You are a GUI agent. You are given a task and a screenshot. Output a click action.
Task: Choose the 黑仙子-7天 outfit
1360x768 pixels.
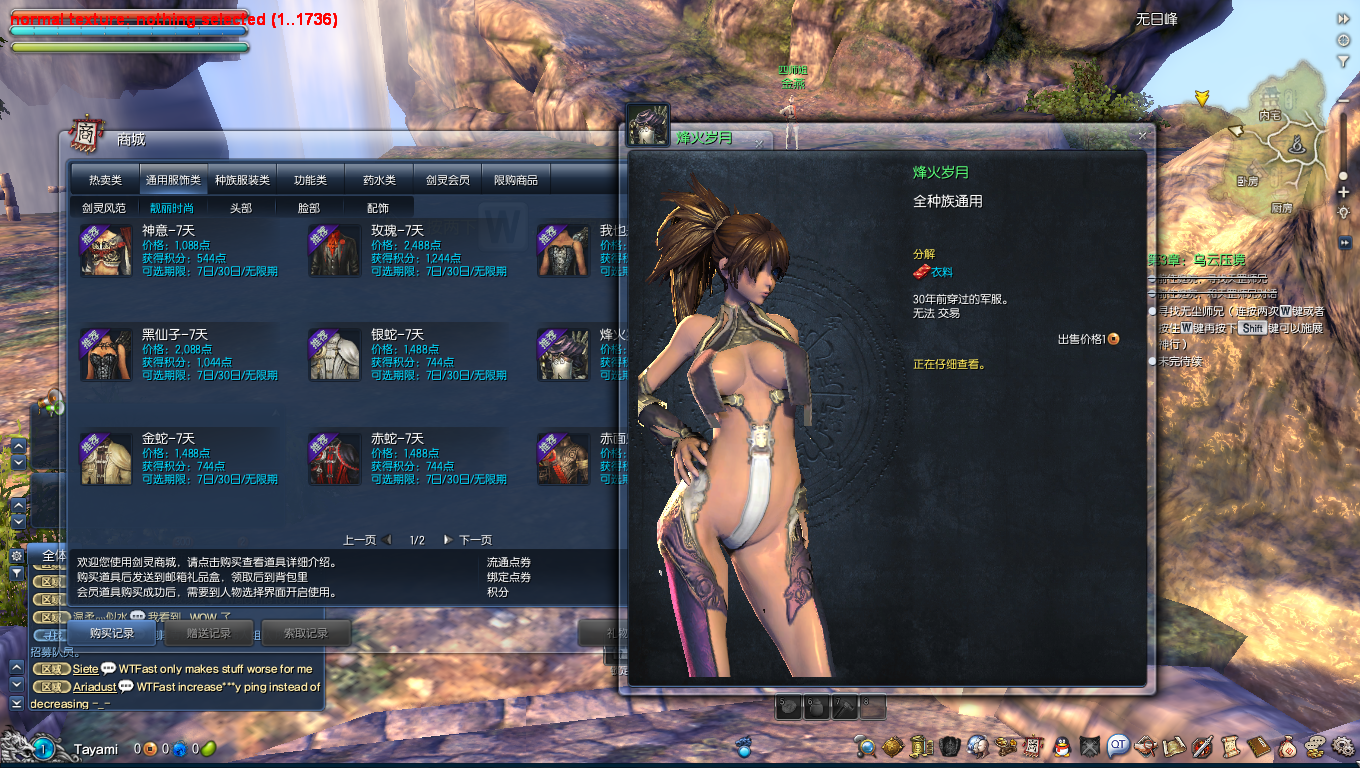174,334
